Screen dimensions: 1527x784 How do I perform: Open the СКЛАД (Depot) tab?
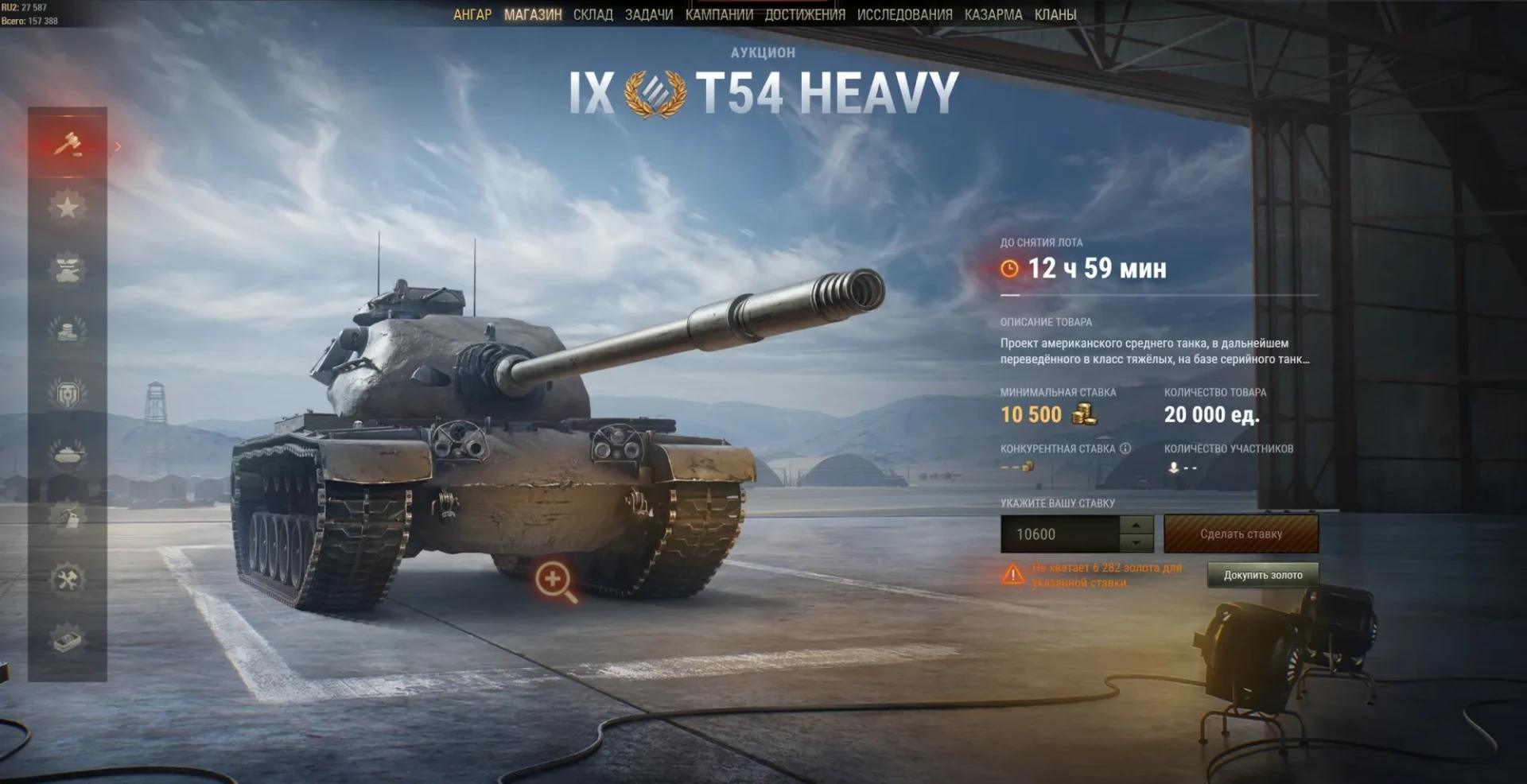click(593, 14)
